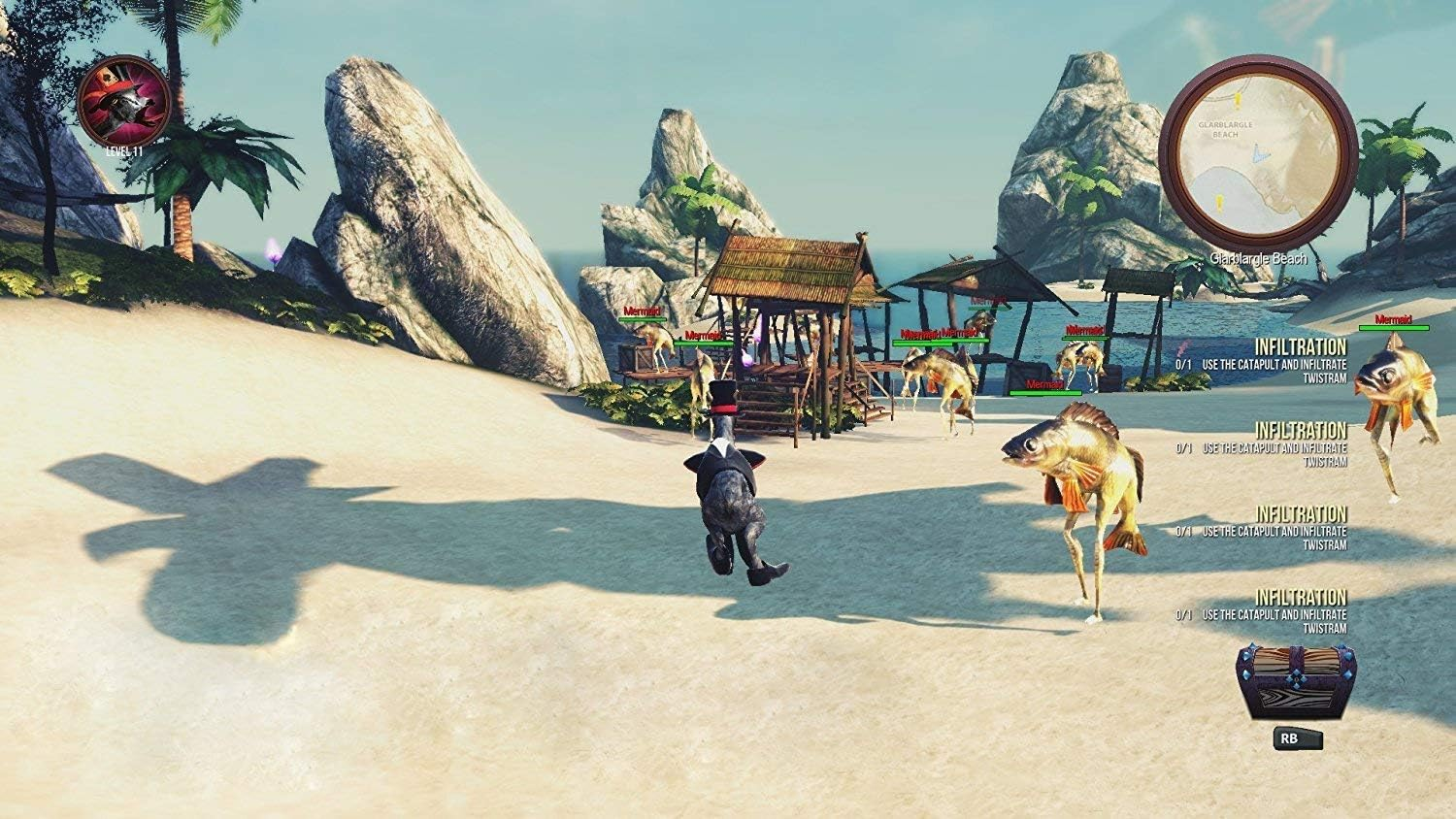The image size is (1456, 819).
Task: Select the Glarblargle Beach zone label
Action: [1261, 258]
